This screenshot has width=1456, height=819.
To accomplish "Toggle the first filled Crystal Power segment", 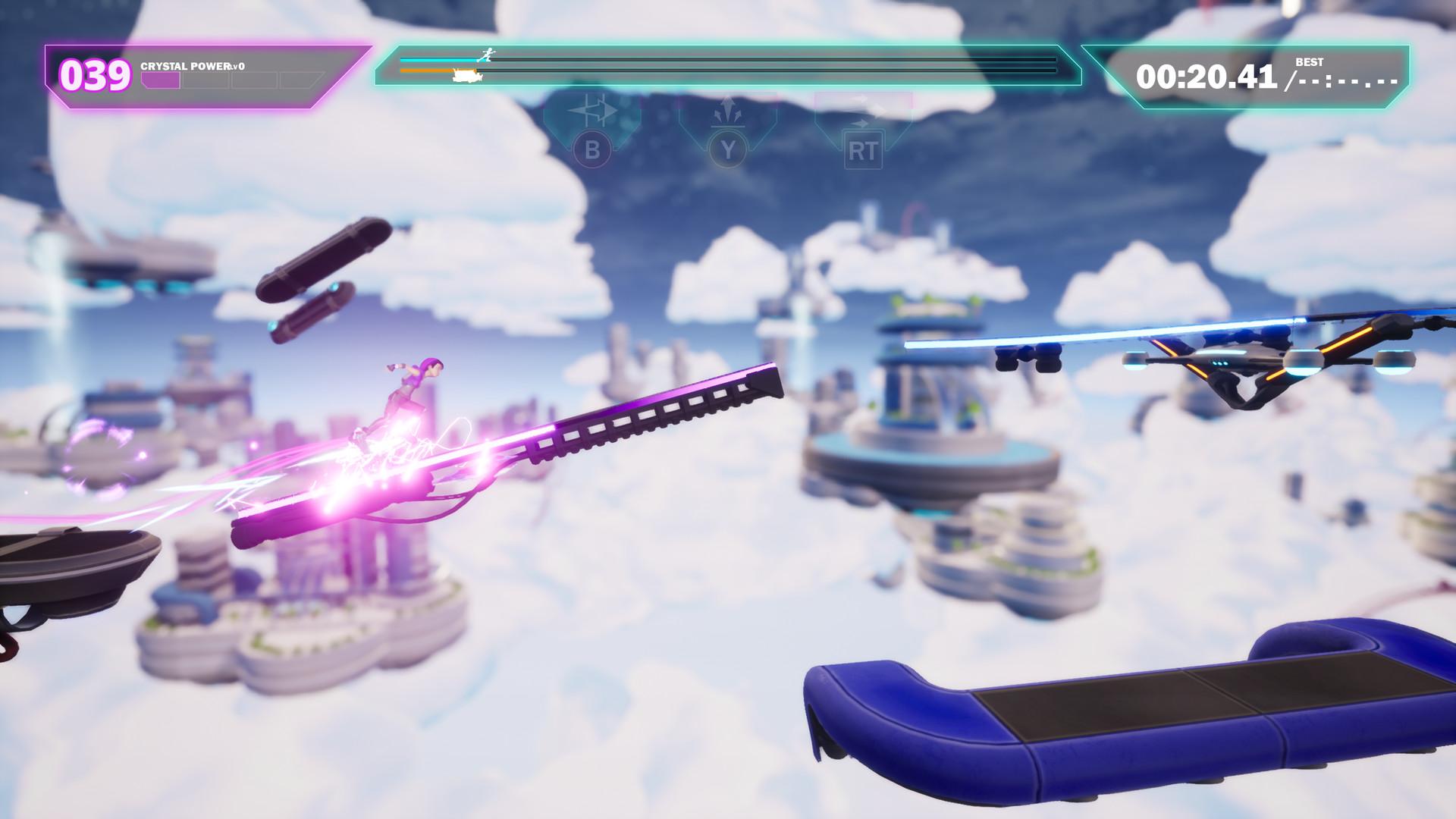I will pos(160,80).
